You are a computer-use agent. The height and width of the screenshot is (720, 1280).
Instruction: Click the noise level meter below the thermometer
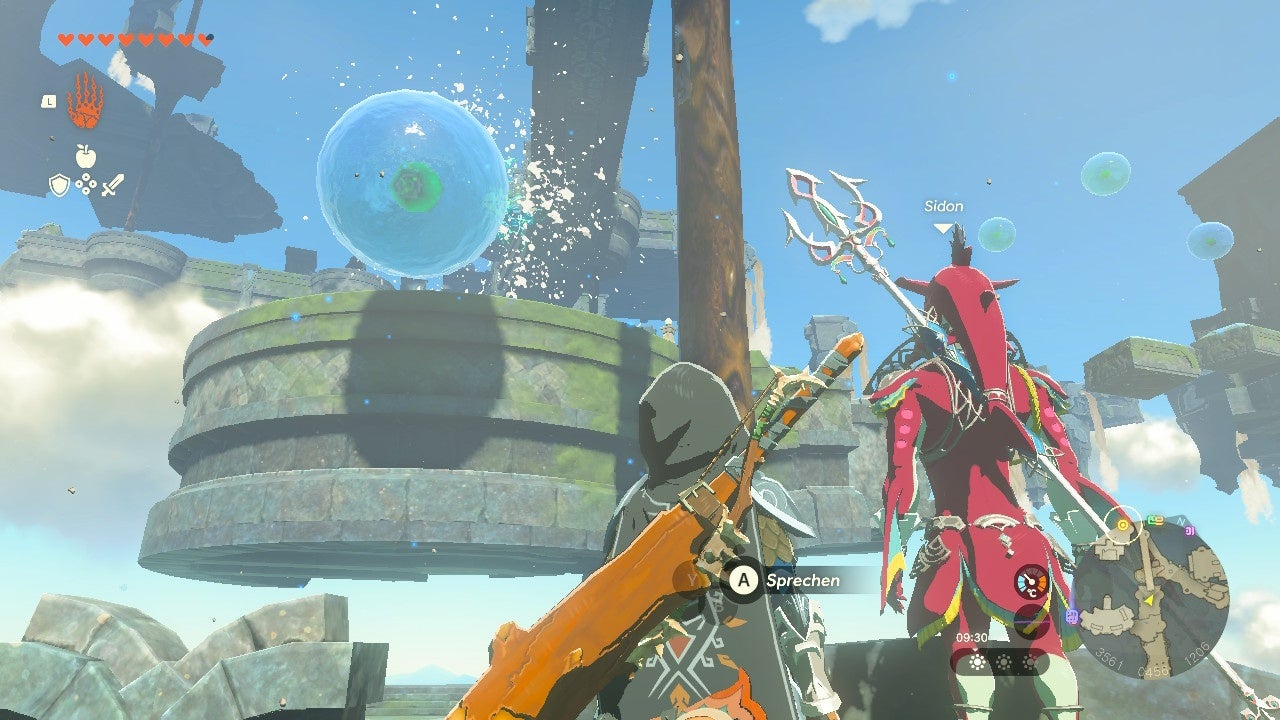click(x=1031, y=622)
